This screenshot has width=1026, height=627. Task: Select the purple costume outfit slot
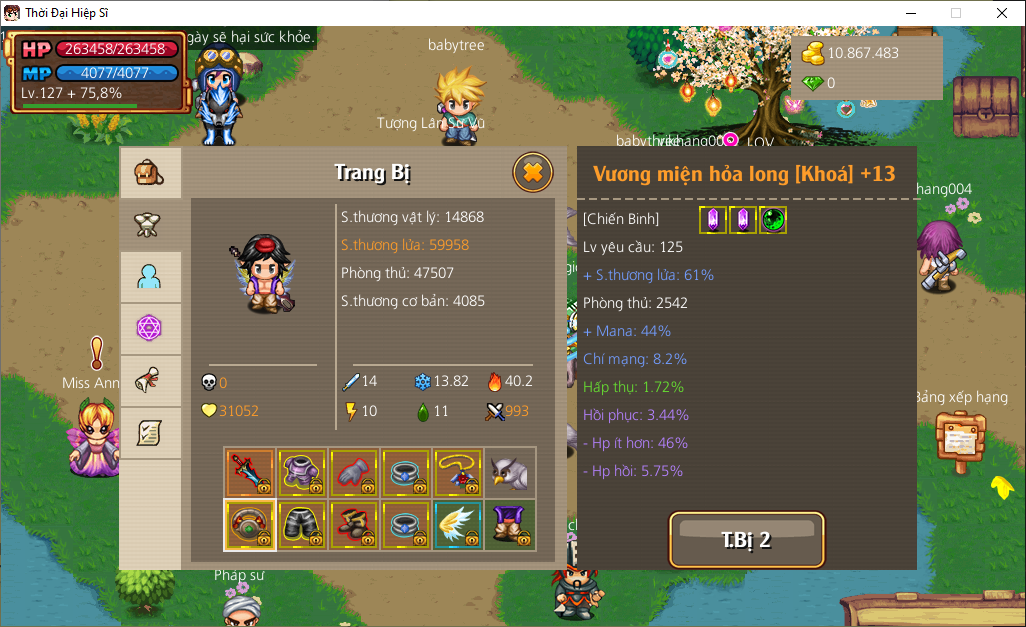click(x=510, y=525)
